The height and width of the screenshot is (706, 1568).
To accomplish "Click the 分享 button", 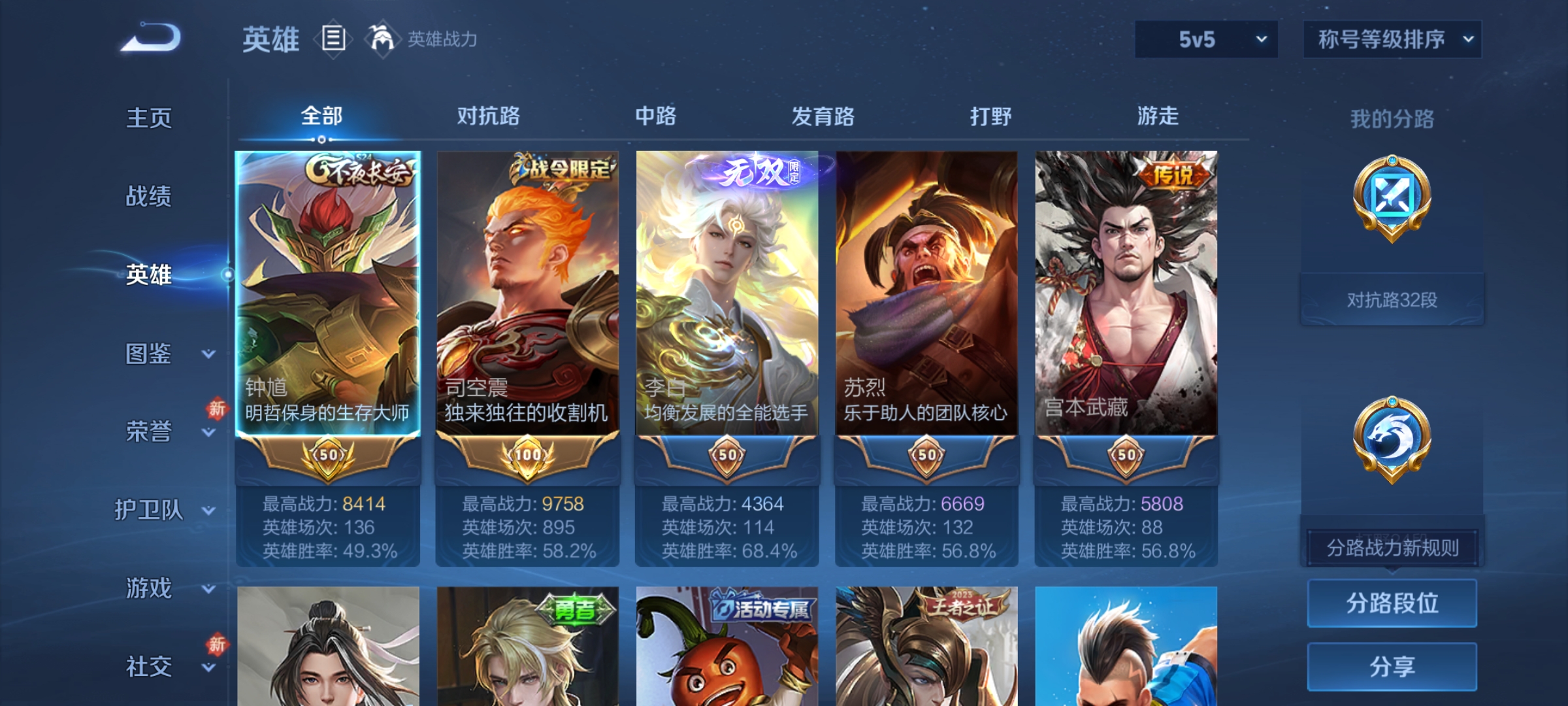I will (1392, 667).
